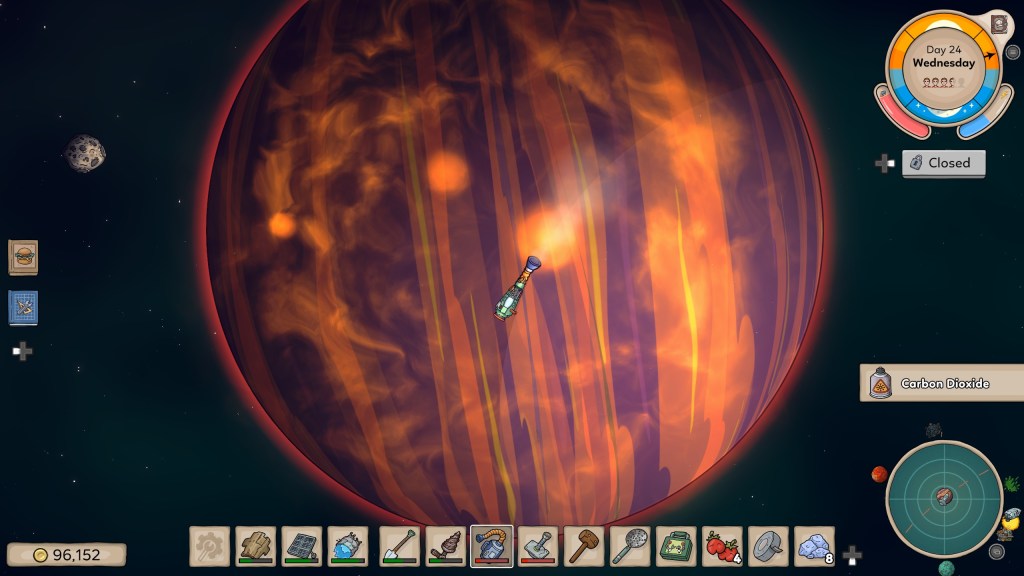Open the journal icon above the day clock
This screenshot has height=576, width=1024.
998,24
